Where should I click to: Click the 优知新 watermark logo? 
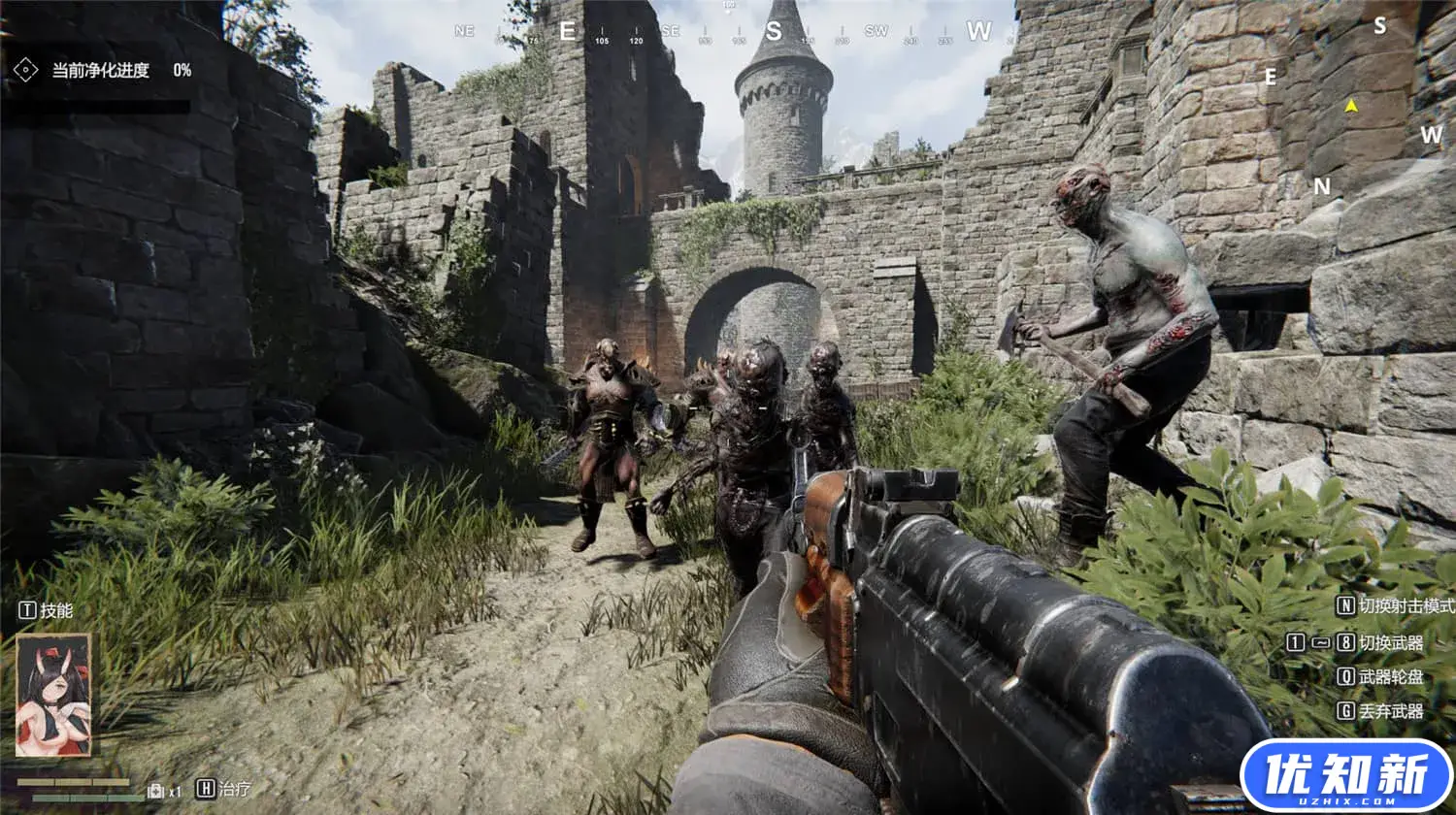pyautogui.click(x=1345, y=776)
